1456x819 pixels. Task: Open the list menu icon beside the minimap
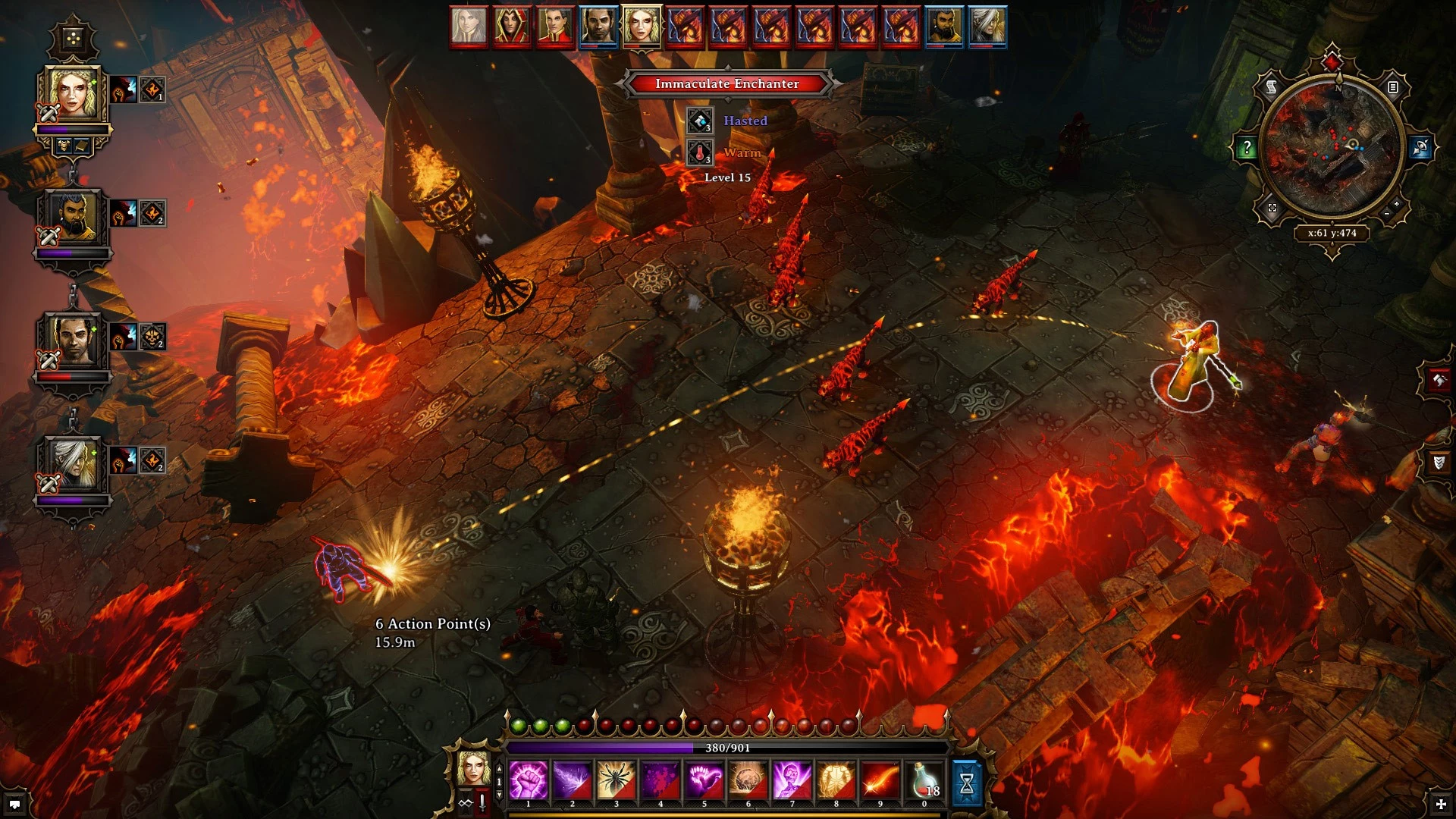(1393, 88)
